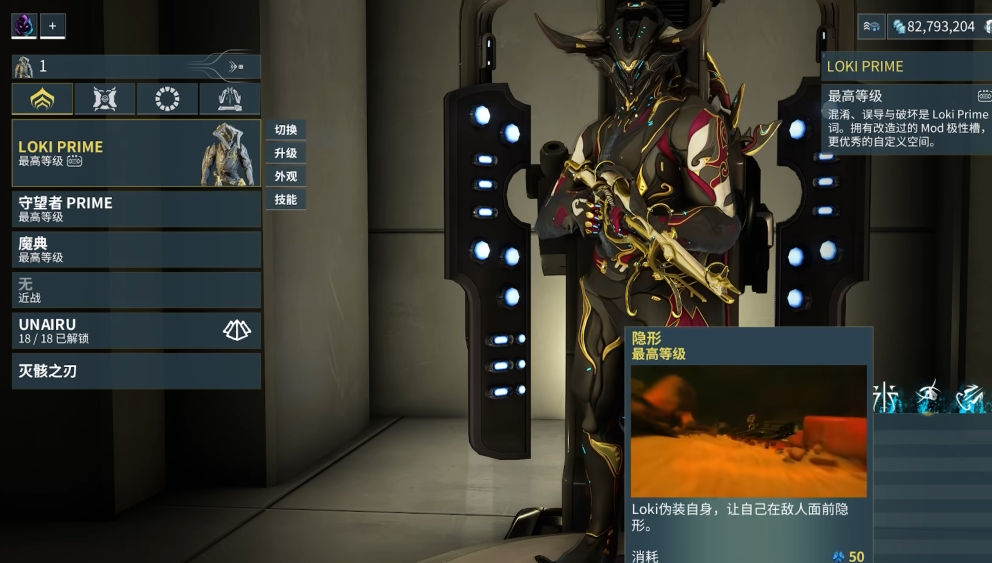Select the 守望者 PRIME weapon slot
992x563 pixels.
[x=136, y=209]
